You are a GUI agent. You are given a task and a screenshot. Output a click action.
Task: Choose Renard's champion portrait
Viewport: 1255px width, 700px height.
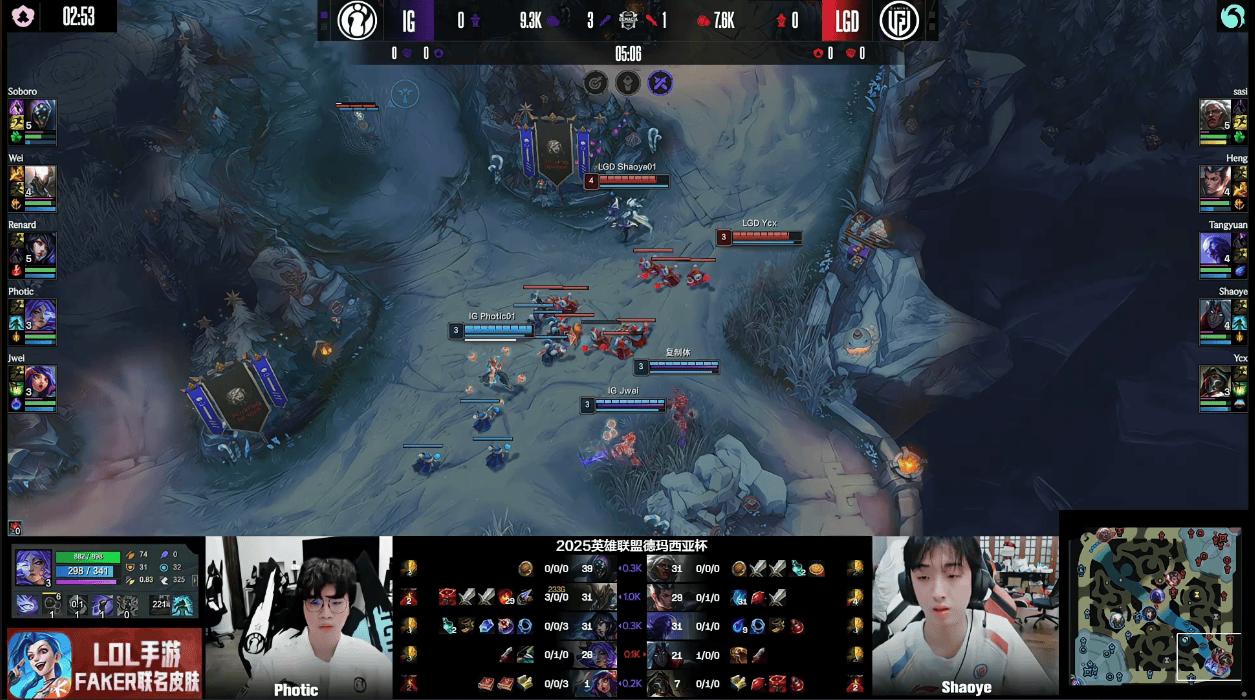click(43, 248)
